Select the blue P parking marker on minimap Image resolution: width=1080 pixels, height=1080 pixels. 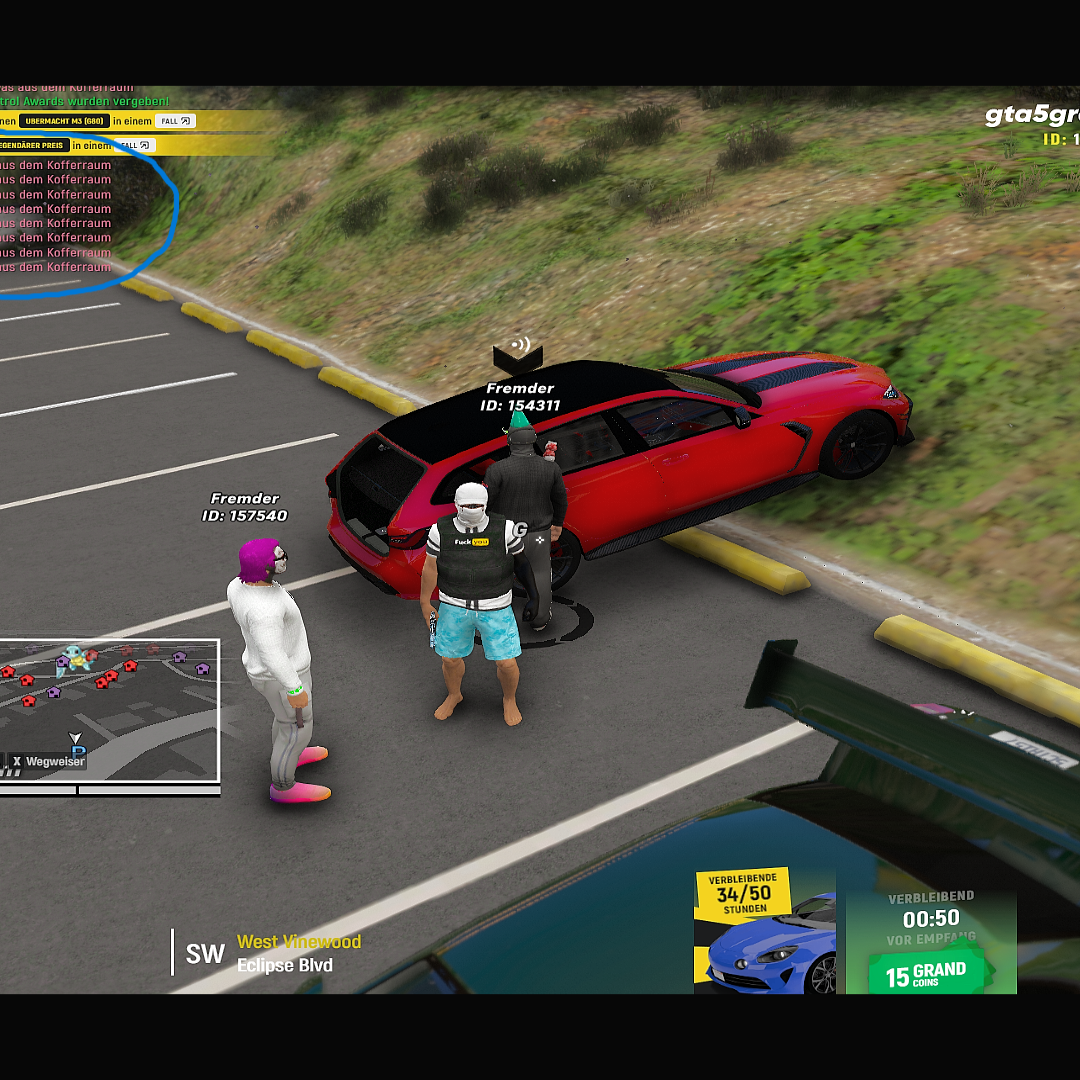(x=78, y=750)
